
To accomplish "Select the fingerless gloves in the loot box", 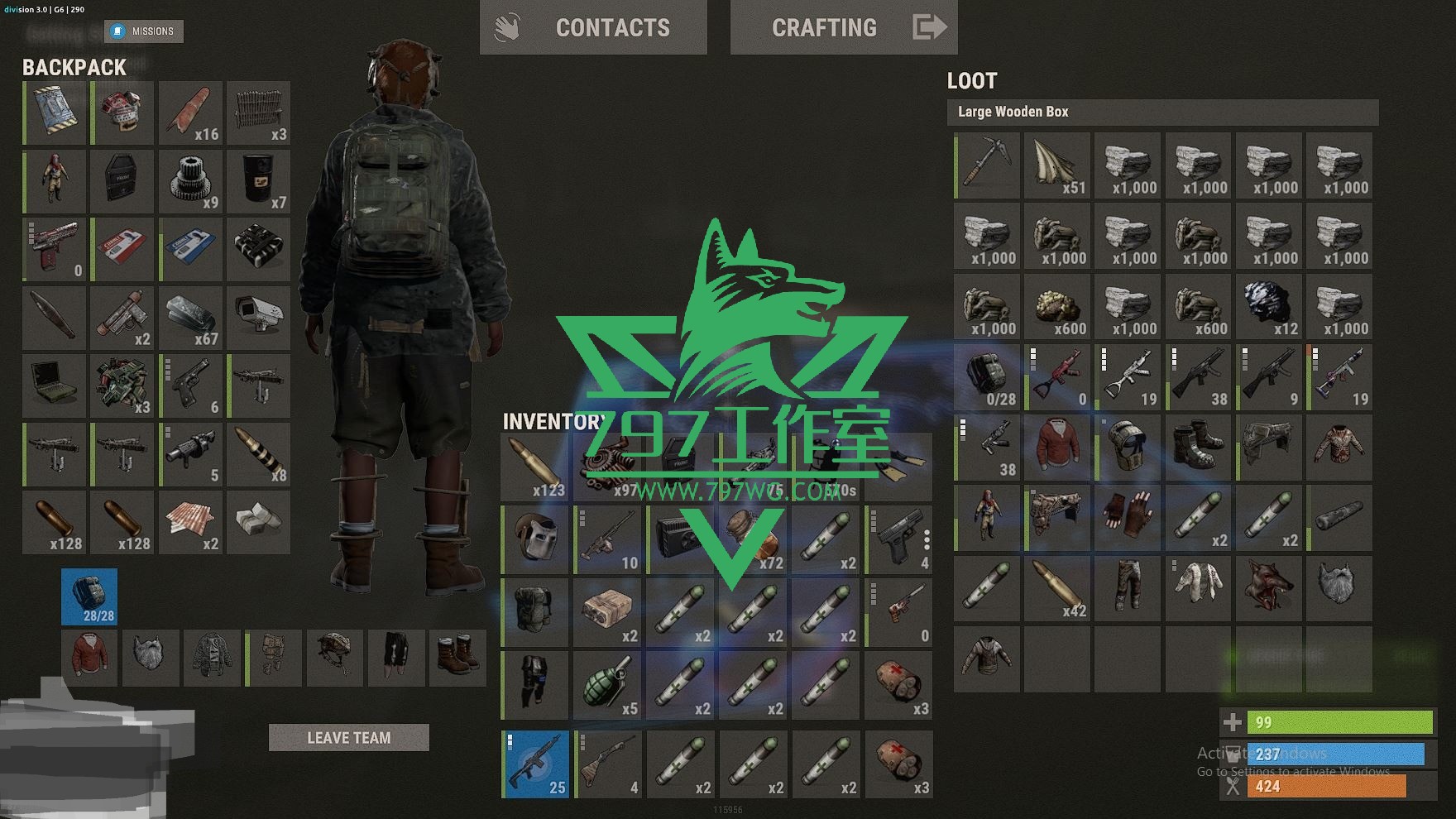I will tap(1128, 518).
